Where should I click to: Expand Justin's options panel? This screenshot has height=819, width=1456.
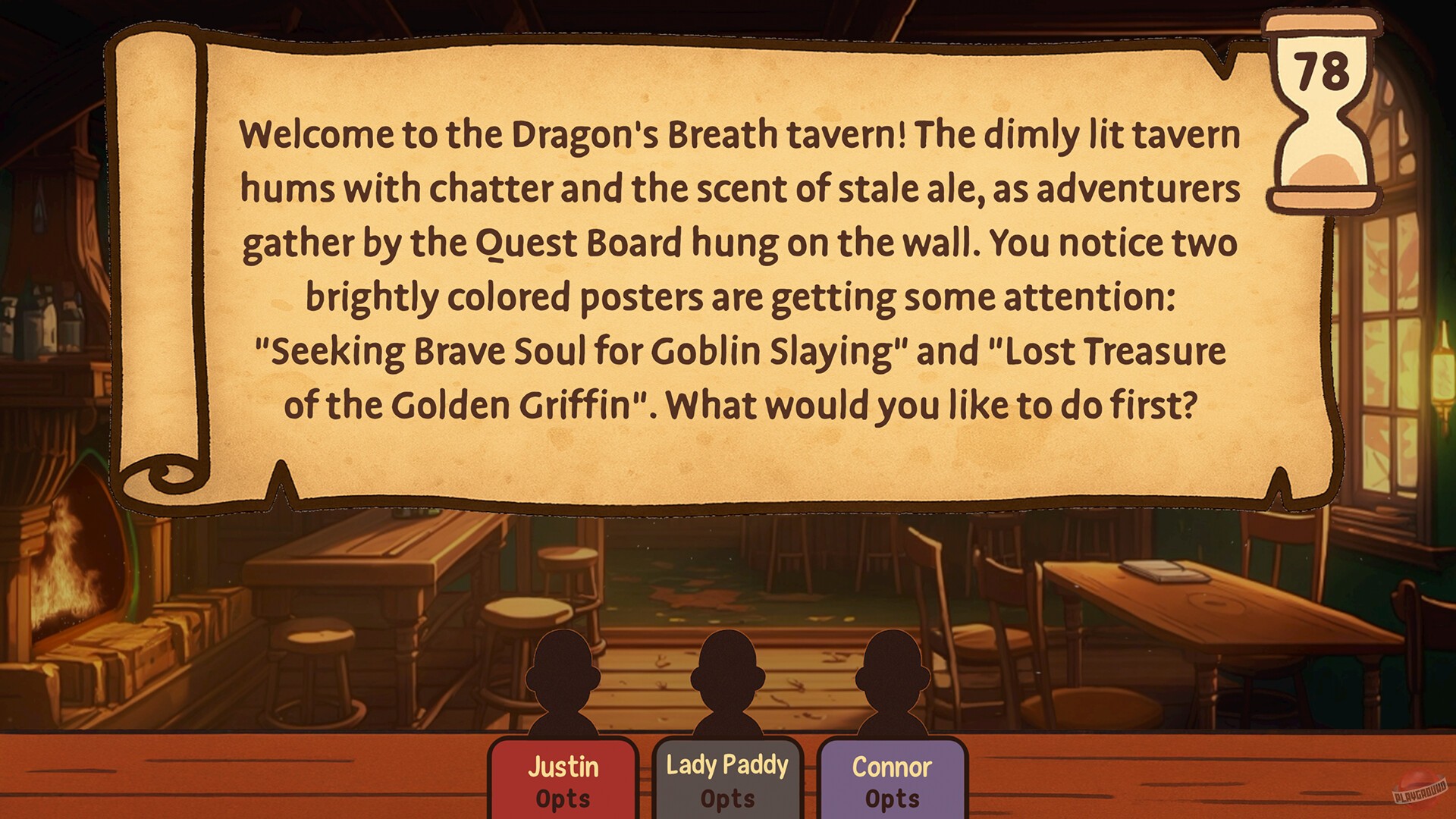562,798
